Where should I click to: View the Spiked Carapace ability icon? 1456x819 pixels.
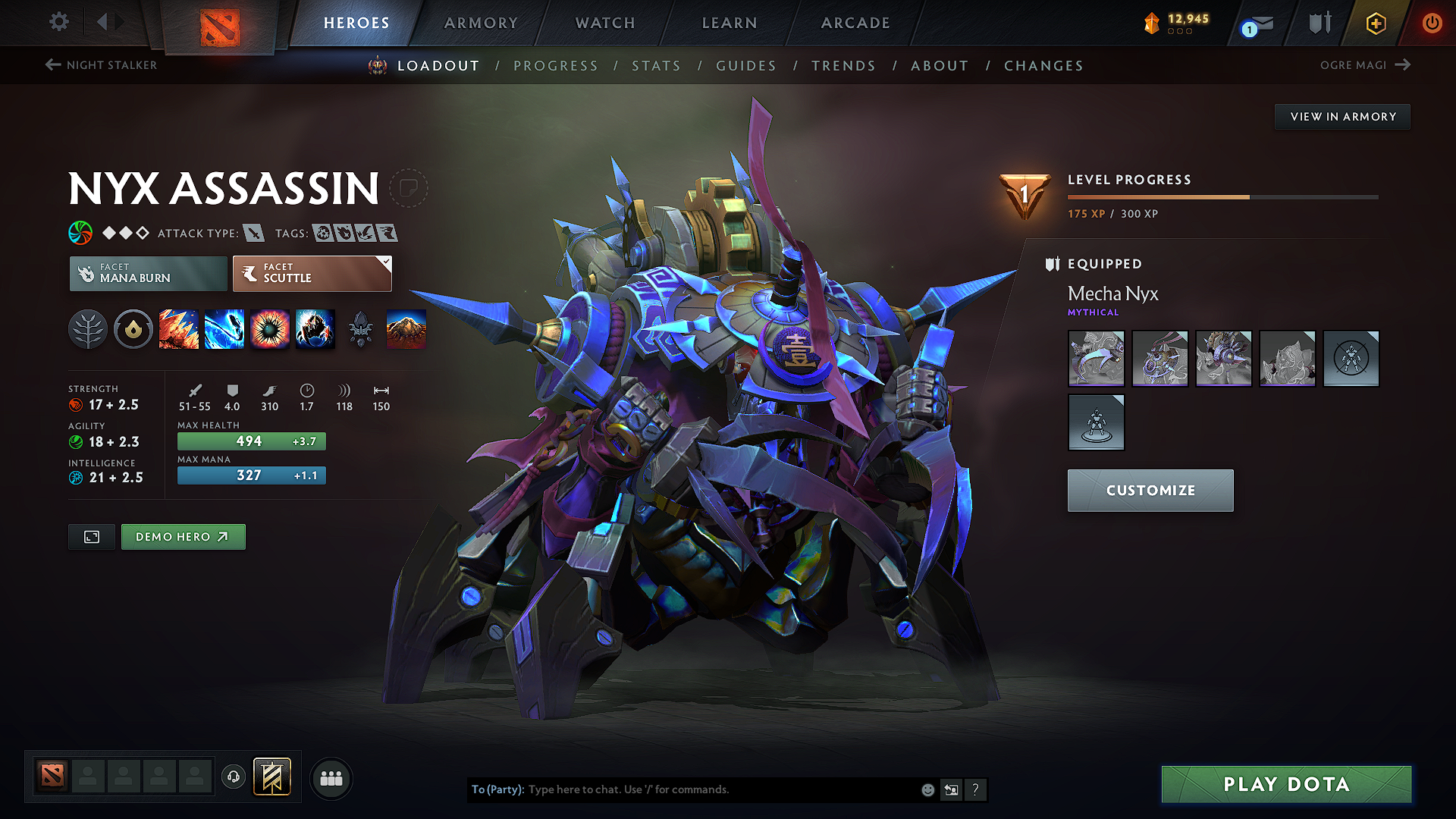[x=270, y=329]
